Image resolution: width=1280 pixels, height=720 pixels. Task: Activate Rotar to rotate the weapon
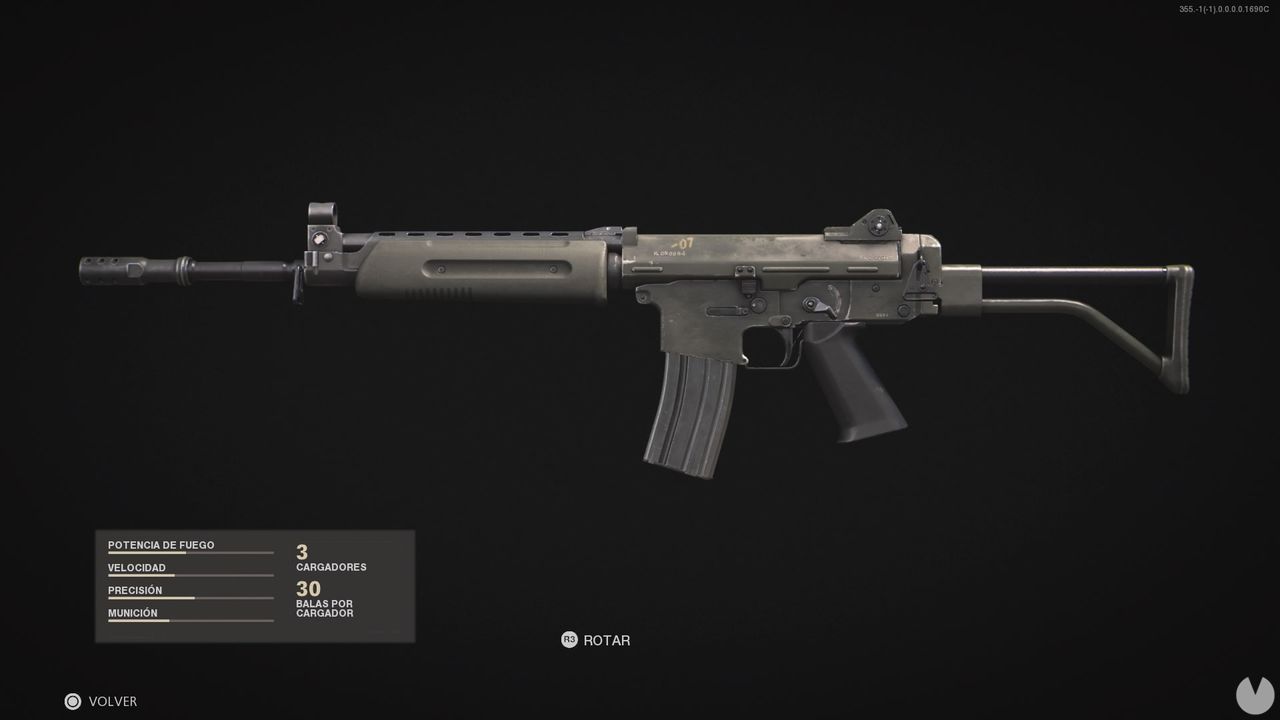(x=608, y=640)
